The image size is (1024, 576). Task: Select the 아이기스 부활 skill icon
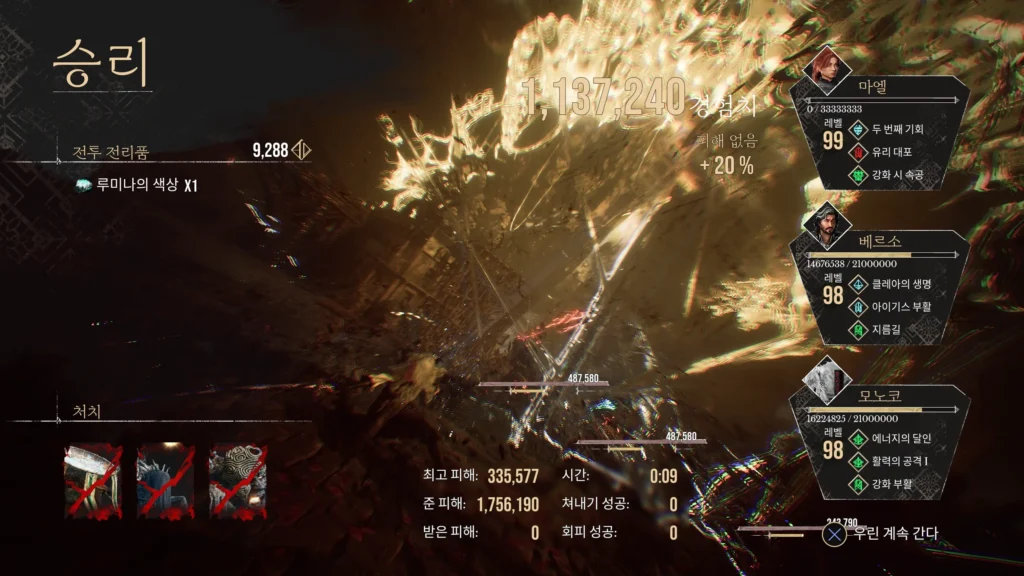(857, 306)
